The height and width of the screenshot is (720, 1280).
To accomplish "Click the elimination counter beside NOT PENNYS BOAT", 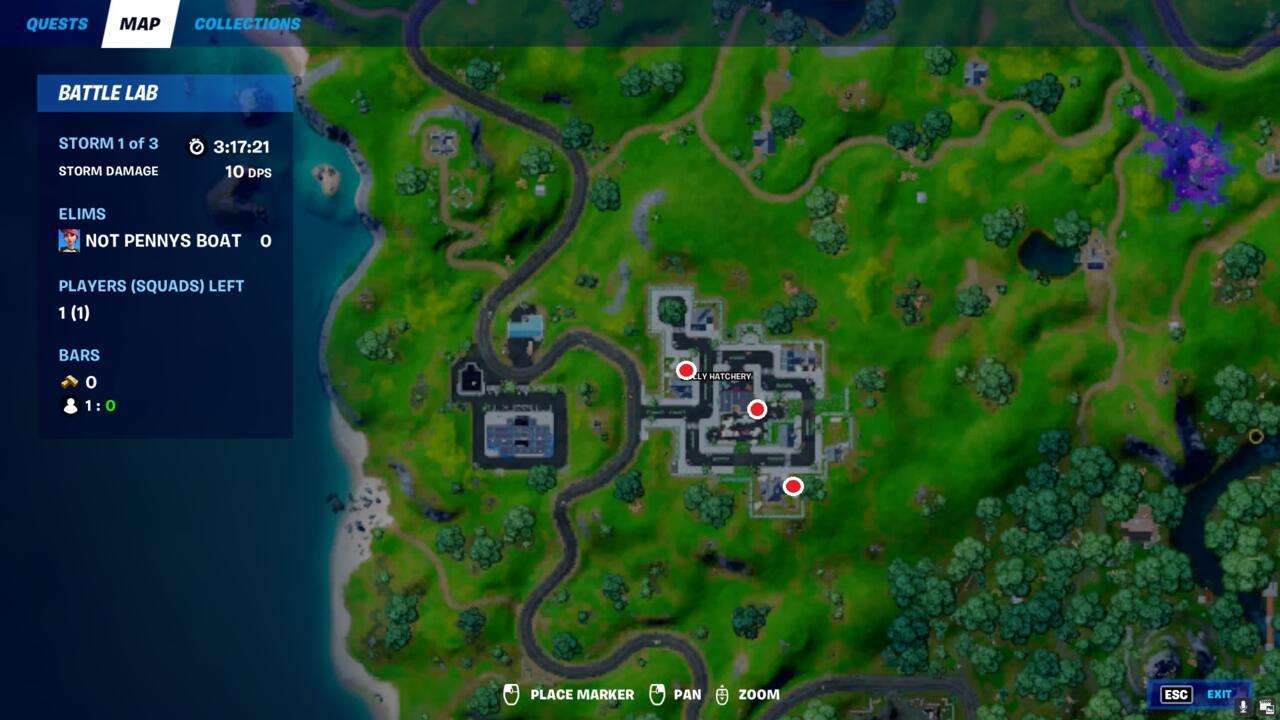I will pyautogui.click(x=266, y=240).
